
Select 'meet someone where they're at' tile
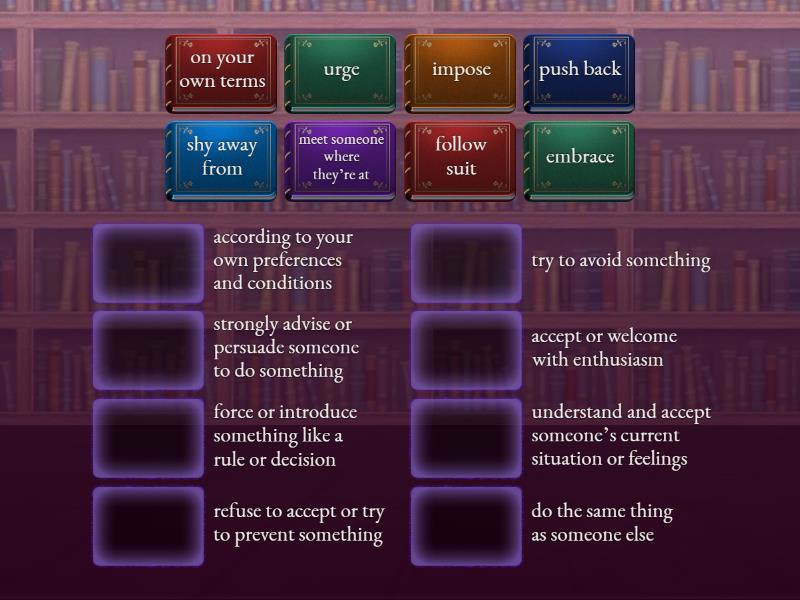click(x=340, y=158)
